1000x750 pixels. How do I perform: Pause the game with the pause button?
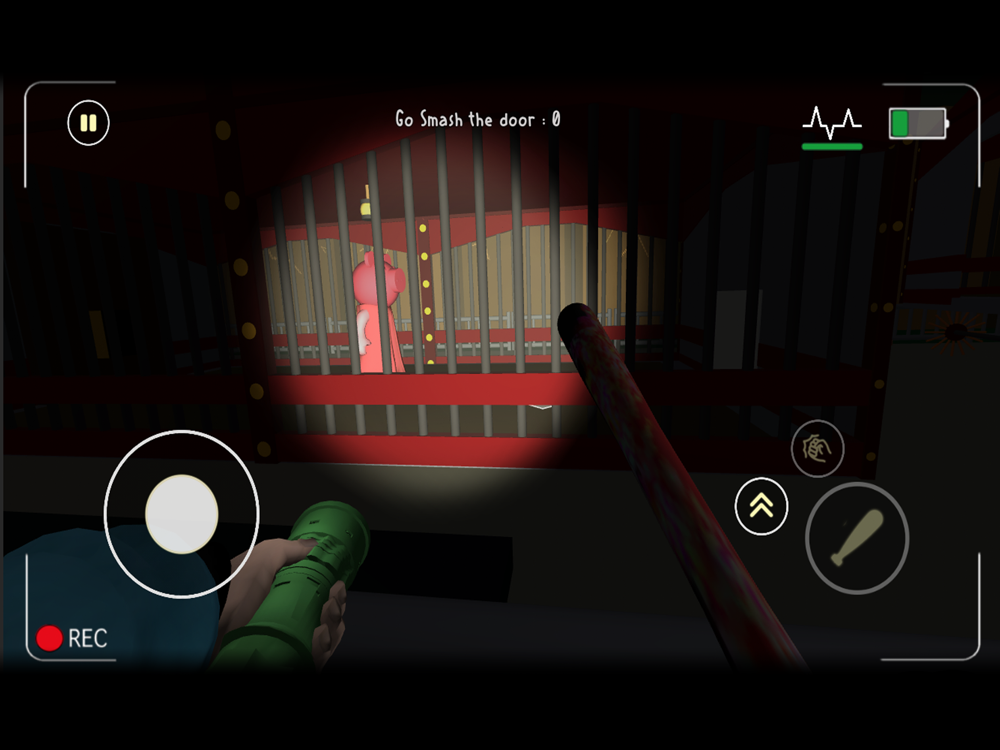click(88, 124)
